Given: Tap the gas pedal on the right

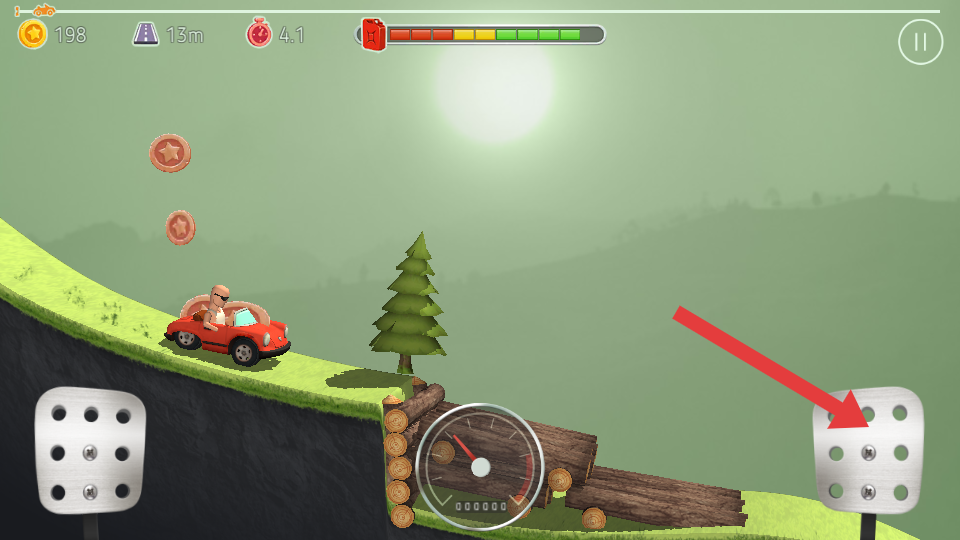Looking at the screenshot, I should tap(867, 450).
